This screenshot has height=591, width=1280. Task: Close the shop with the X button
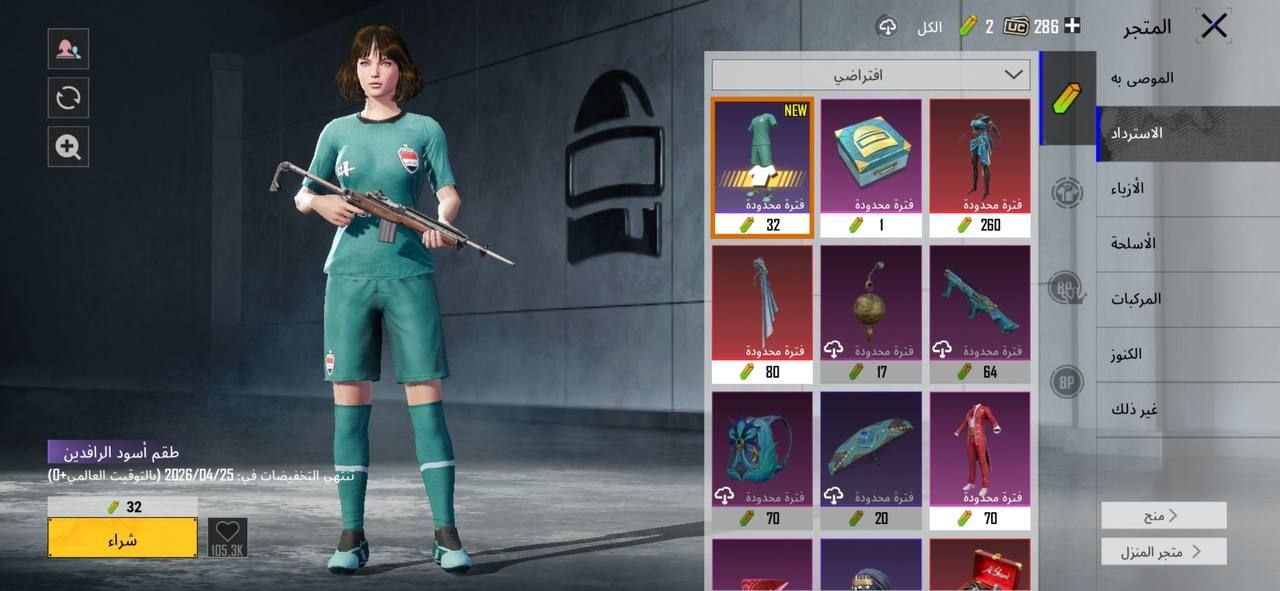(1213, 27)
